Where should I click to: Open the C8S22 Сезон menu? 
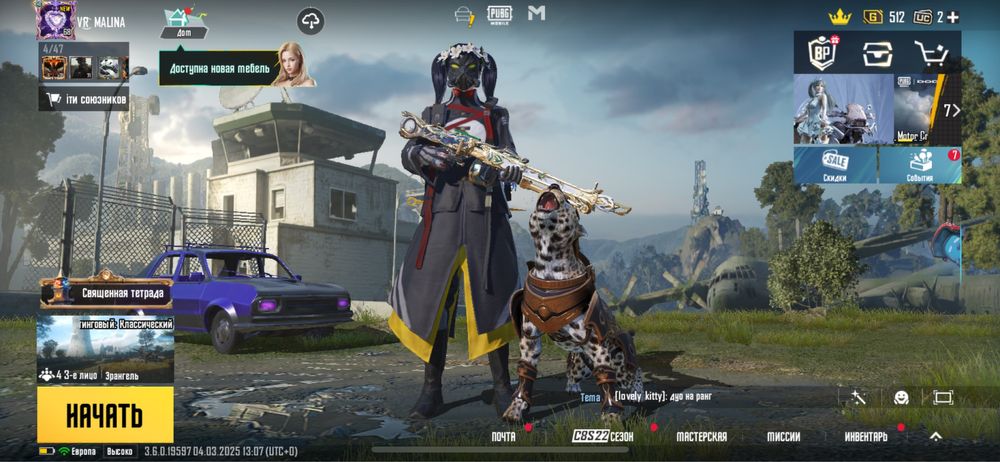pyautogui.click(x=603, y=437)
